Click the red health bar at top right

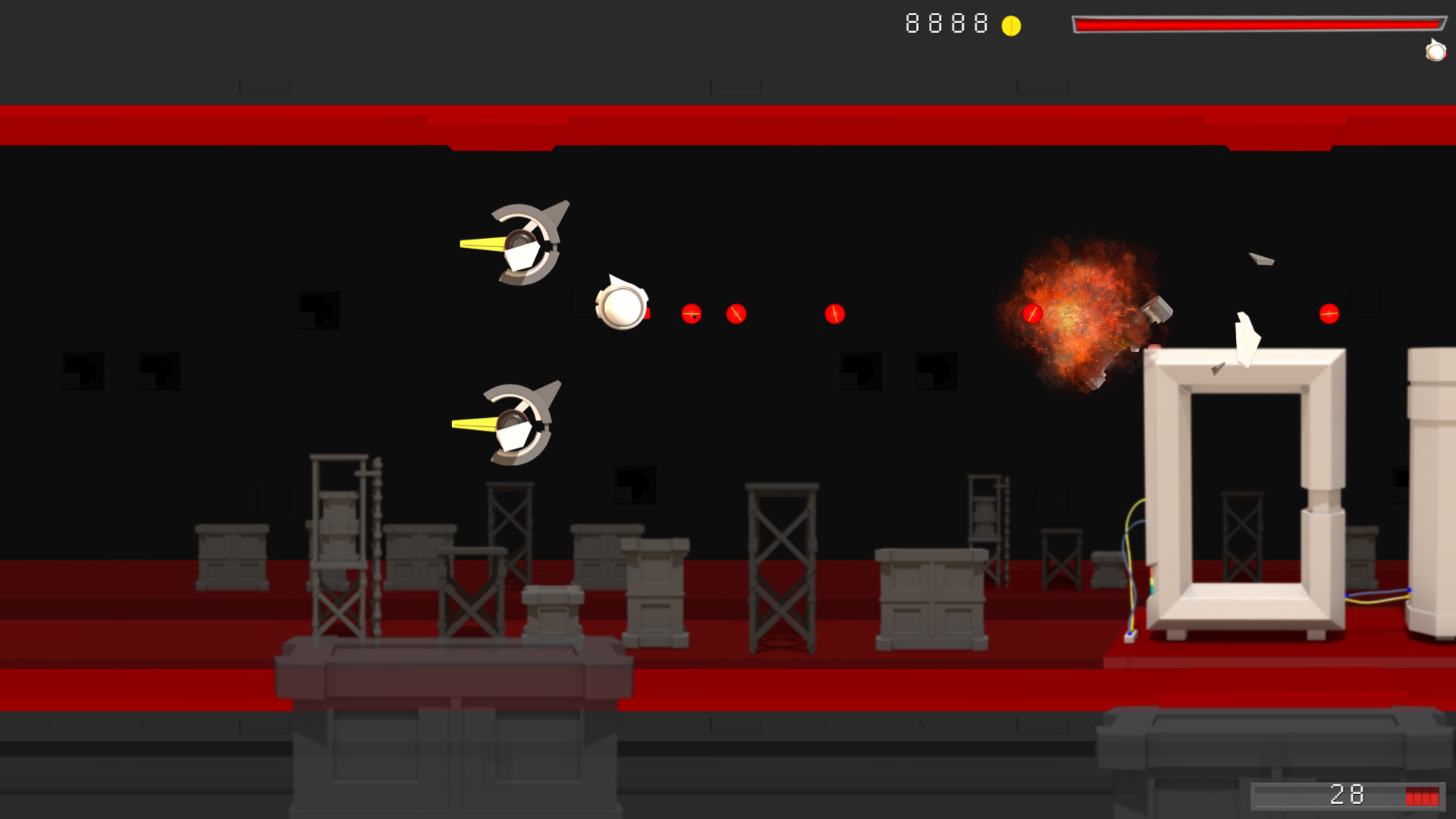1259,23
